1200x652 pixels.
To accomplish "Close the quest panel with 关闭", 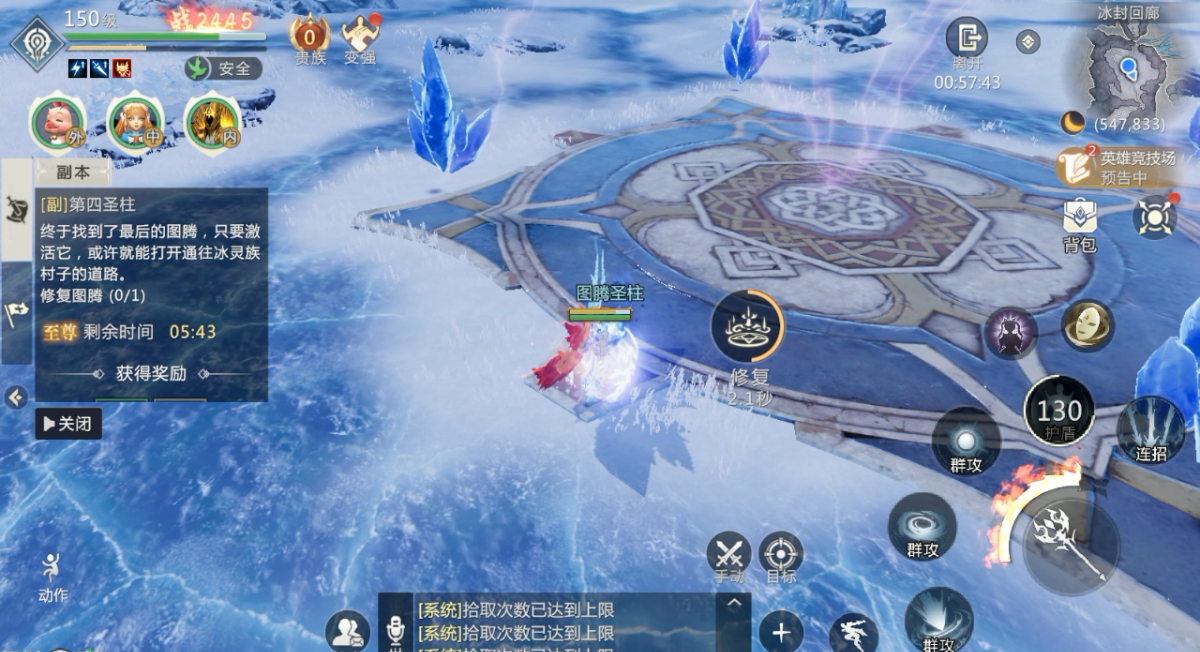I will [x=68, y=424].
